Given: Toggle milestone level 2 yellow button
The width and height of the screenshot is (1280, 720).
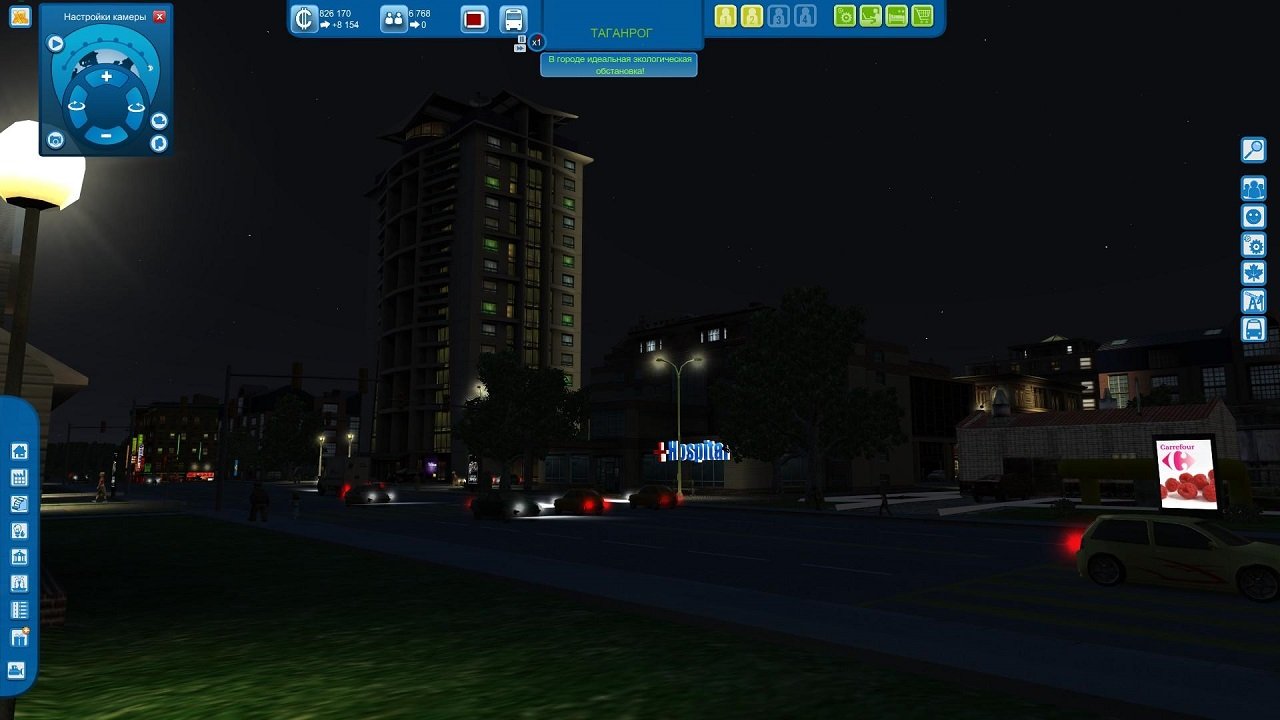Looking at the screenshot, I should coord(752,16).
